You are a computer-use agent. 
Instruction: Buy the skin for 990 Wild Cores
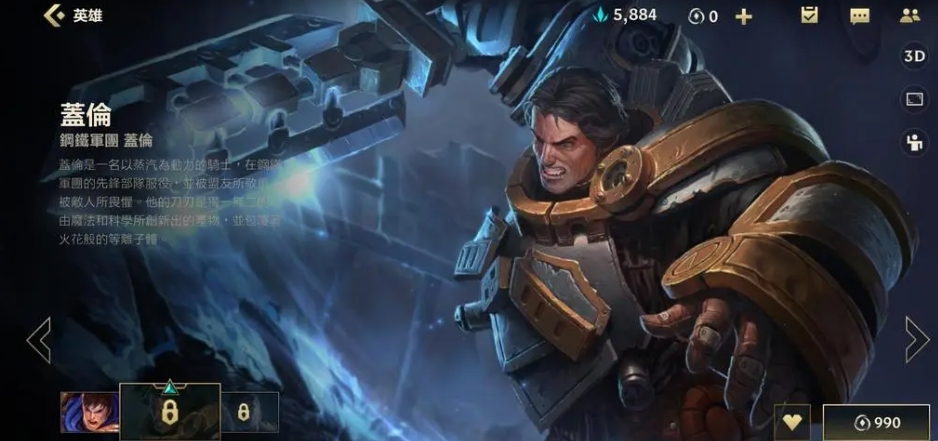(x=879, y=422)
